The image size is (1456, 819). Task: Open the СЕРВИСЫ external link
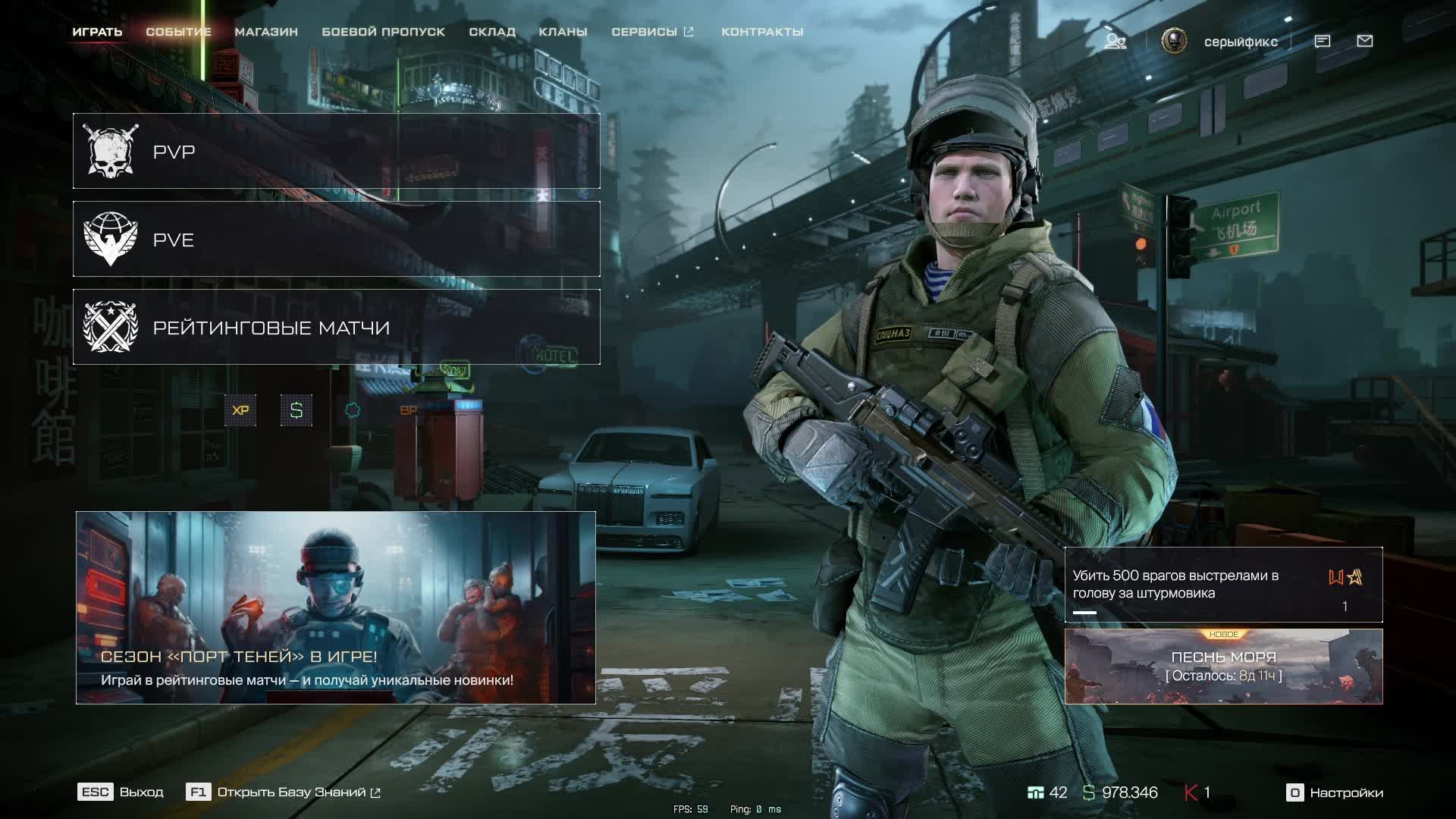pos(652,32)
